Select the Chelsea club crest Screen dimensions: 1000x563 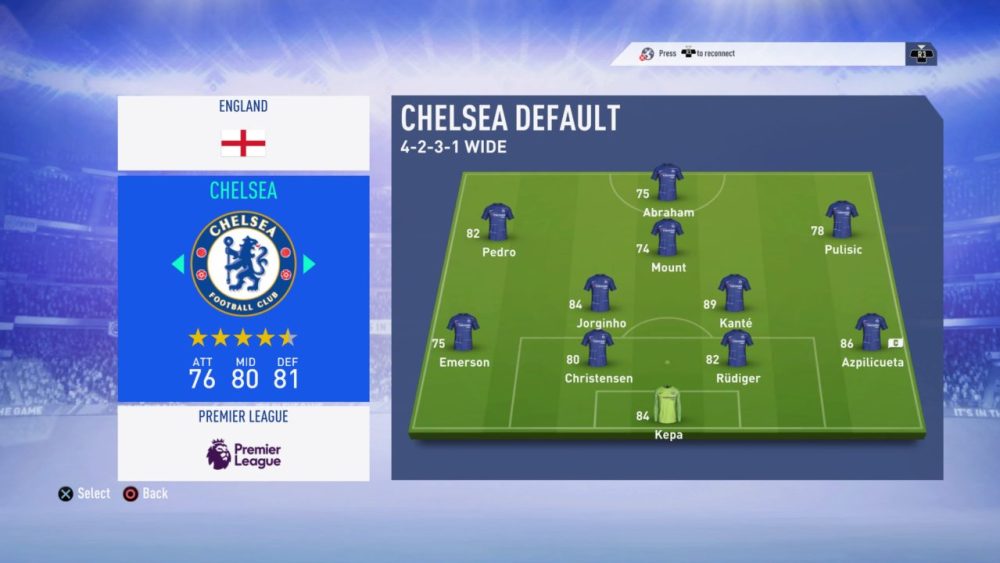click(243, 264)
